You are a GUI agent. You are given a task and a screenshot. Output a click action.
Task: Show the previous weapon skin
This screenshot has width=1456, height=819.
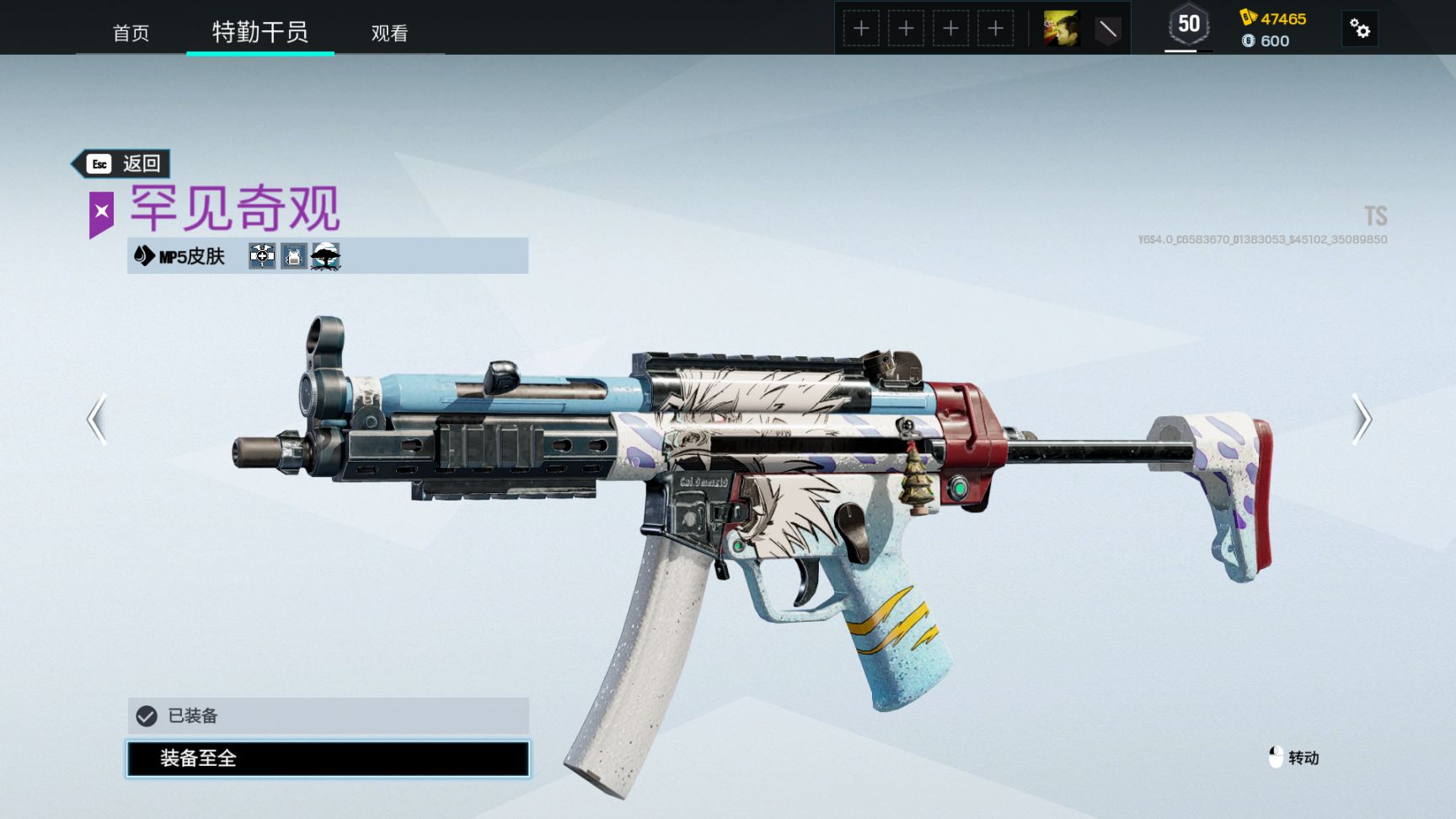pos(98,419)
